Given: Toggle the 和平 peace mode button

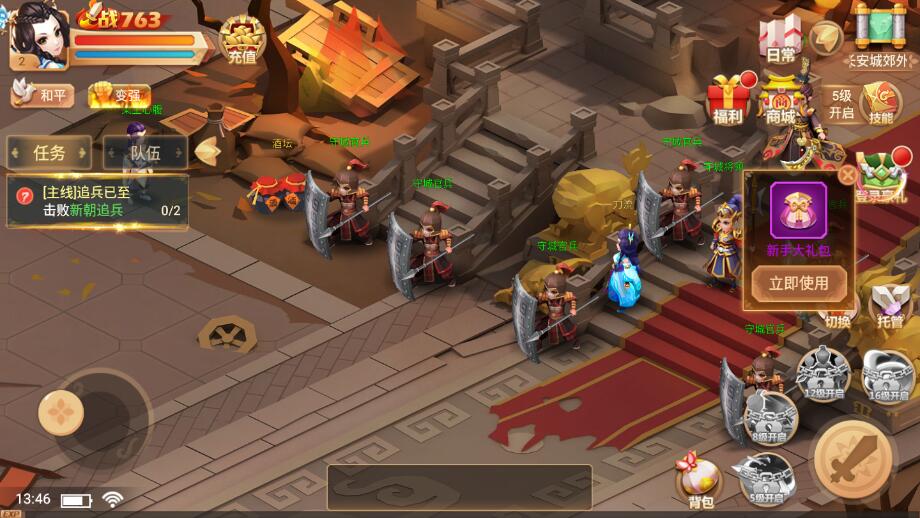Looking at the screenshot, I should 43,95.
